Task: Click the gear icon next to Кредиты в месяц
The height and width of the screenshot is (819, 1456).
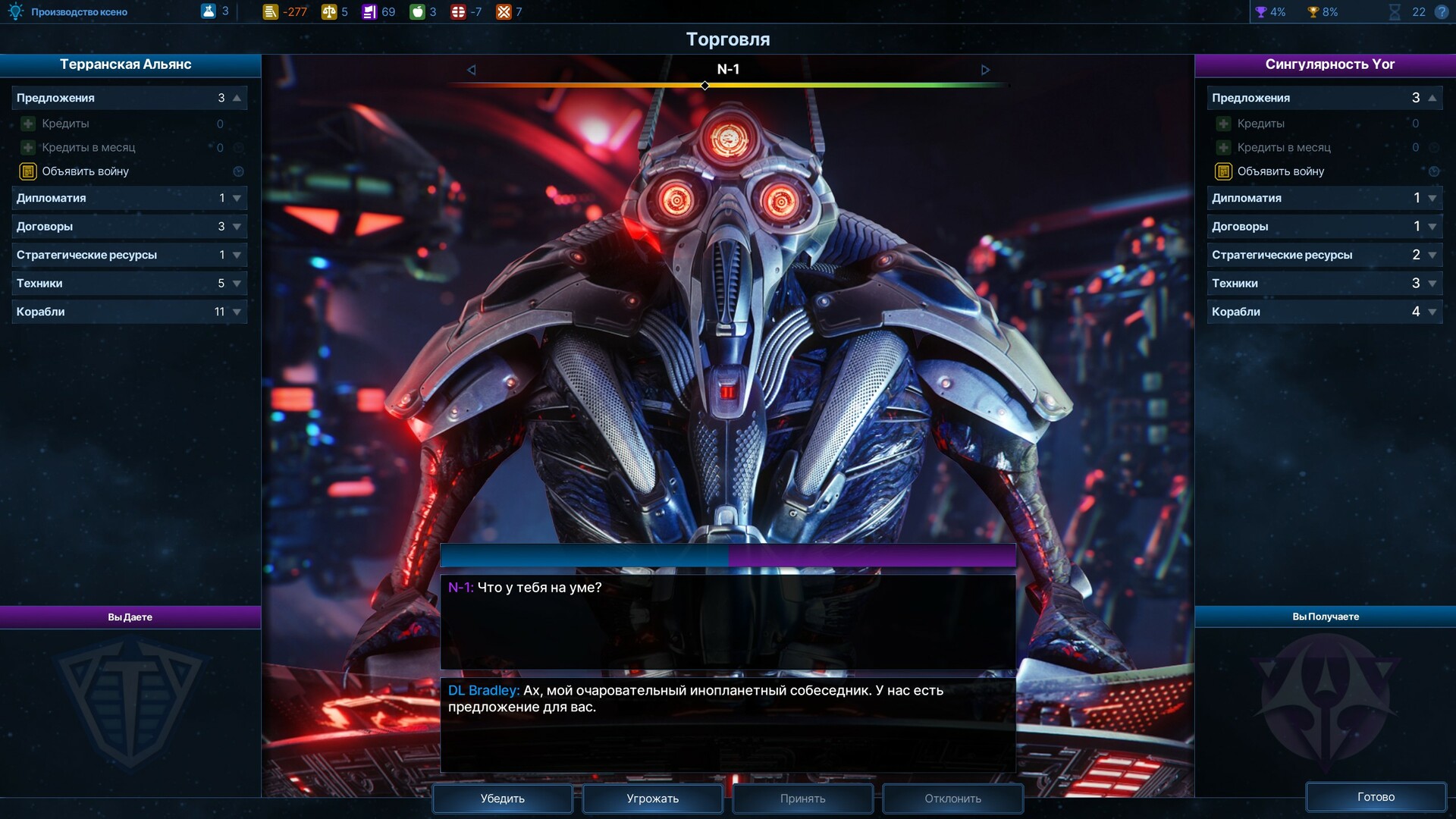Action: tap(240, 147)
